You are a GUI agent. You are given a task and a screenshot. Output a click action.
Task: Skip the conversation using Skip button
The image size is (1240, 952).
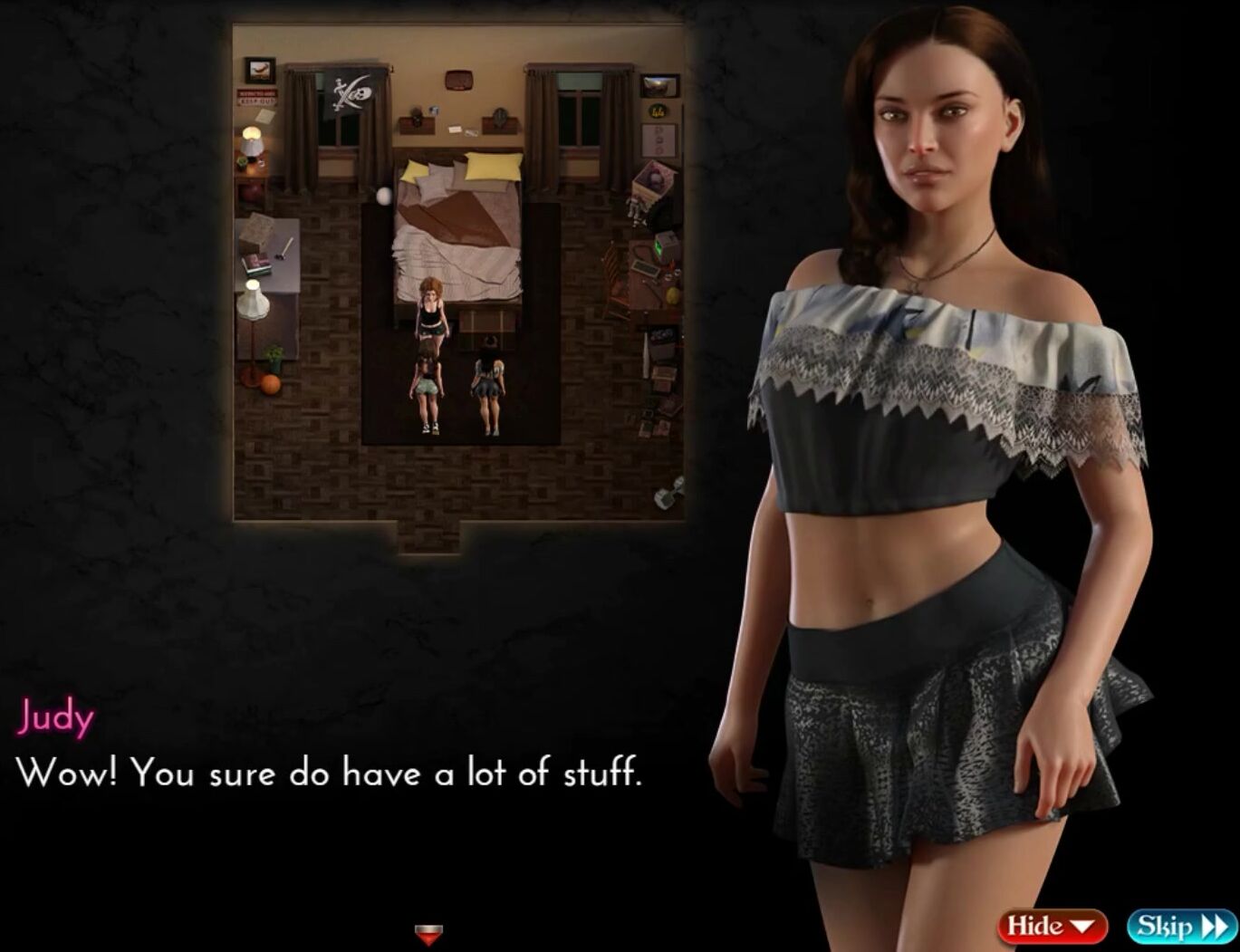1181,926
